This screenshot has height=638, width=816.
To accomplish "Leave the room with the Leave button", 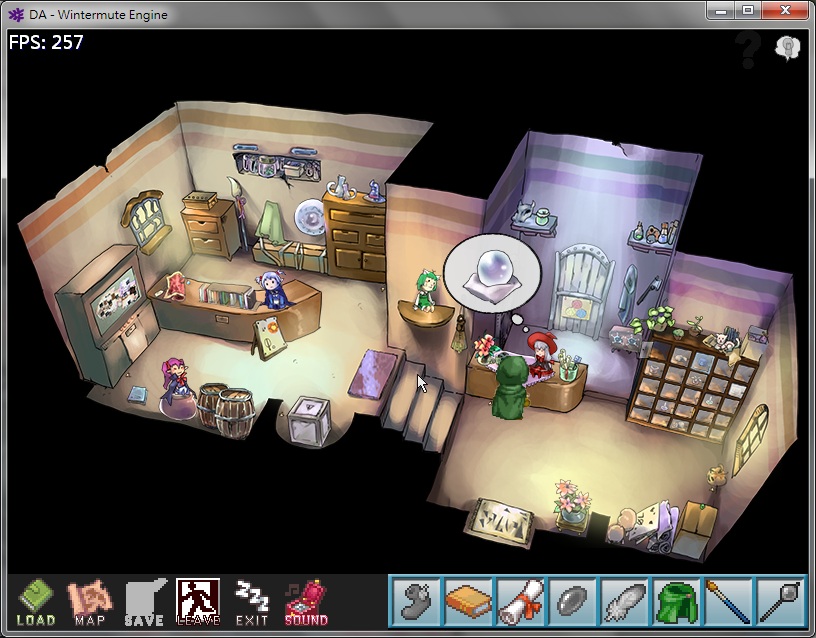I will (198, 603).
